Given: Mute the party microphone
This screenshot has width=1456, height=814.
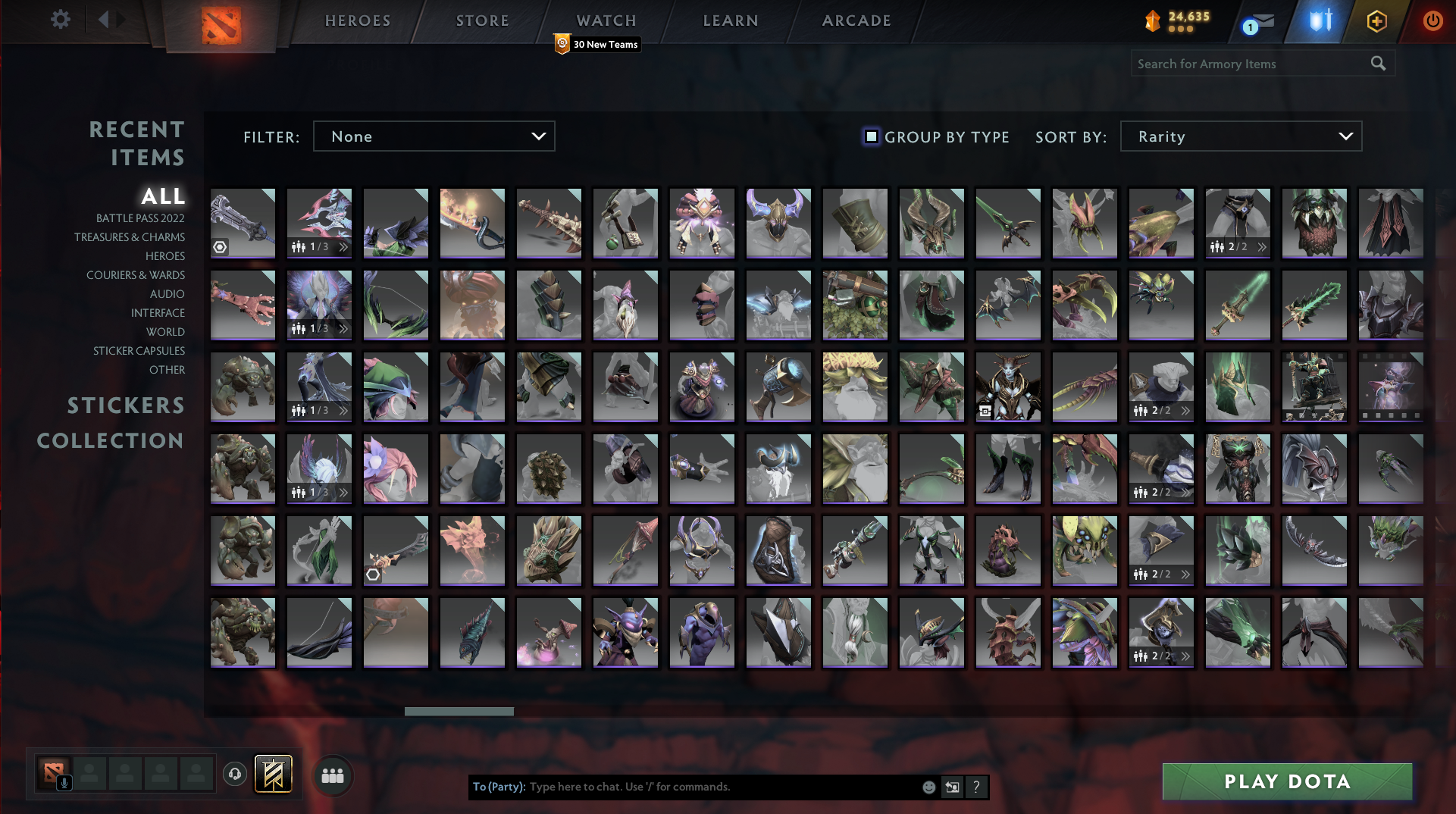Looking at the screenshot, I should [x=64, y=784].
